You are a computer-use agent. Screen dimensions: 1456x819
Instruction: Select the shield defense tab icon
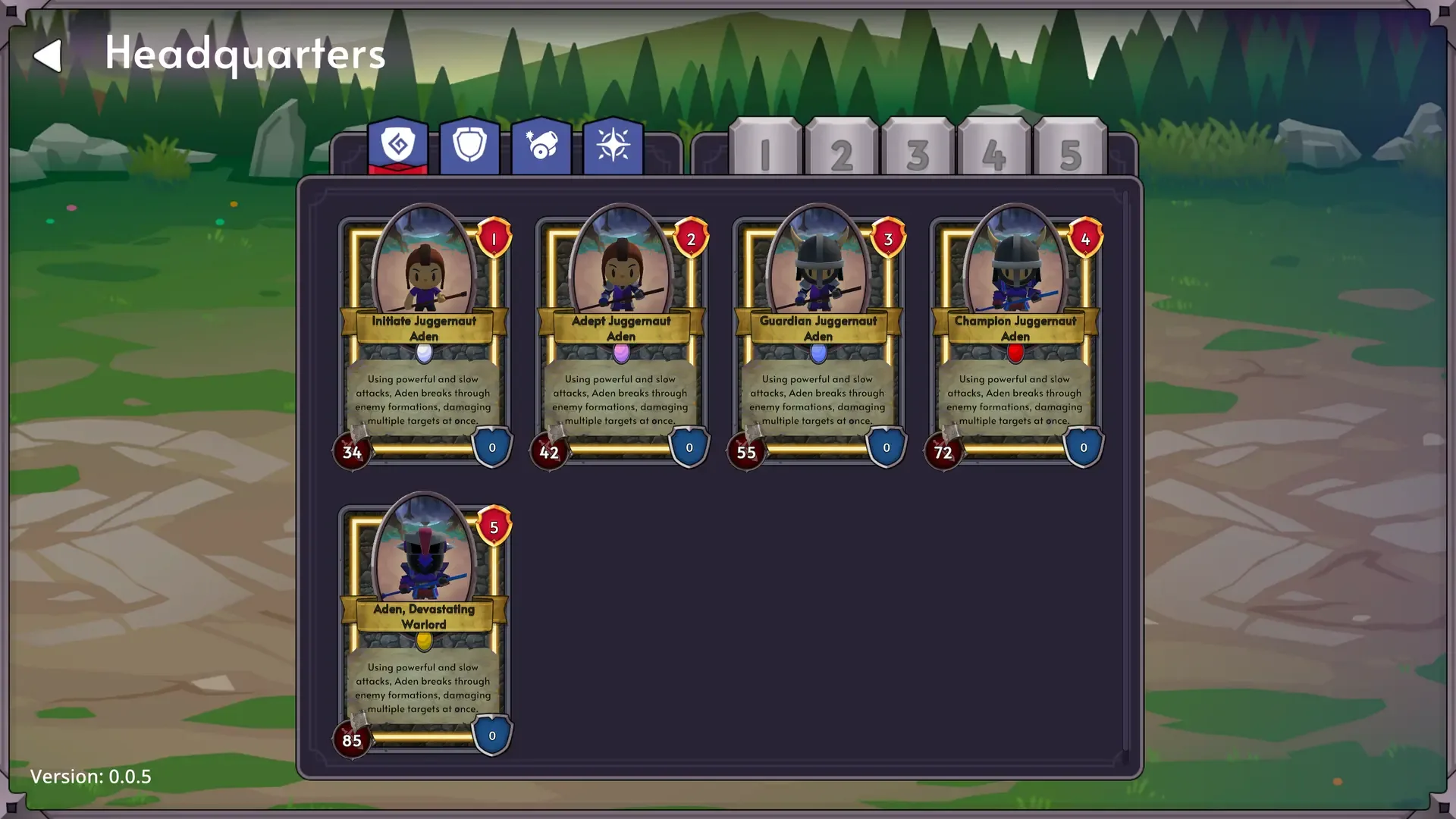tap(469, 146)
